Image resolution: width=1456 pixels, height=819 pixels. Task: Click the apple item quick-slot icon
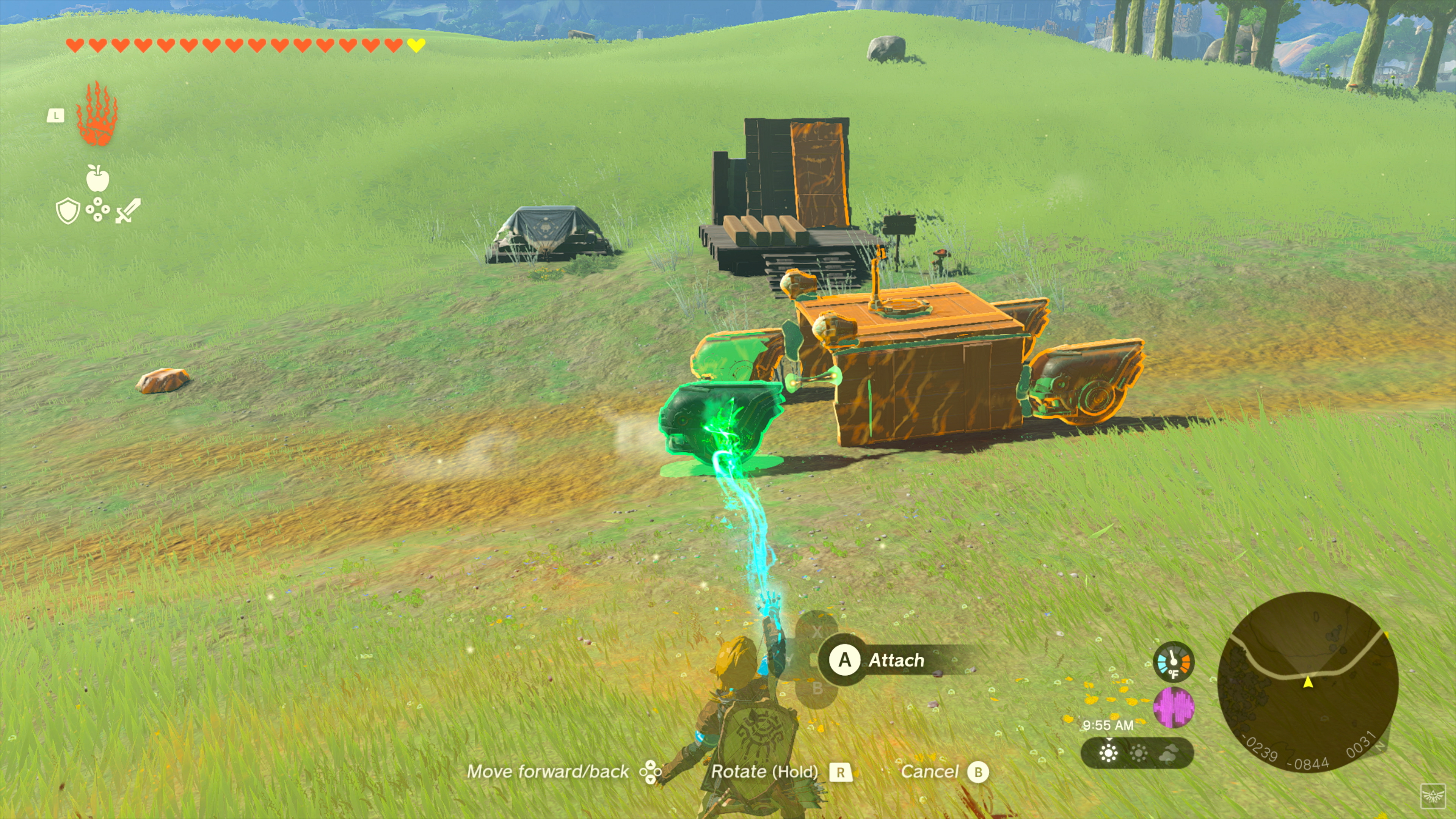[x=97, y=178]
